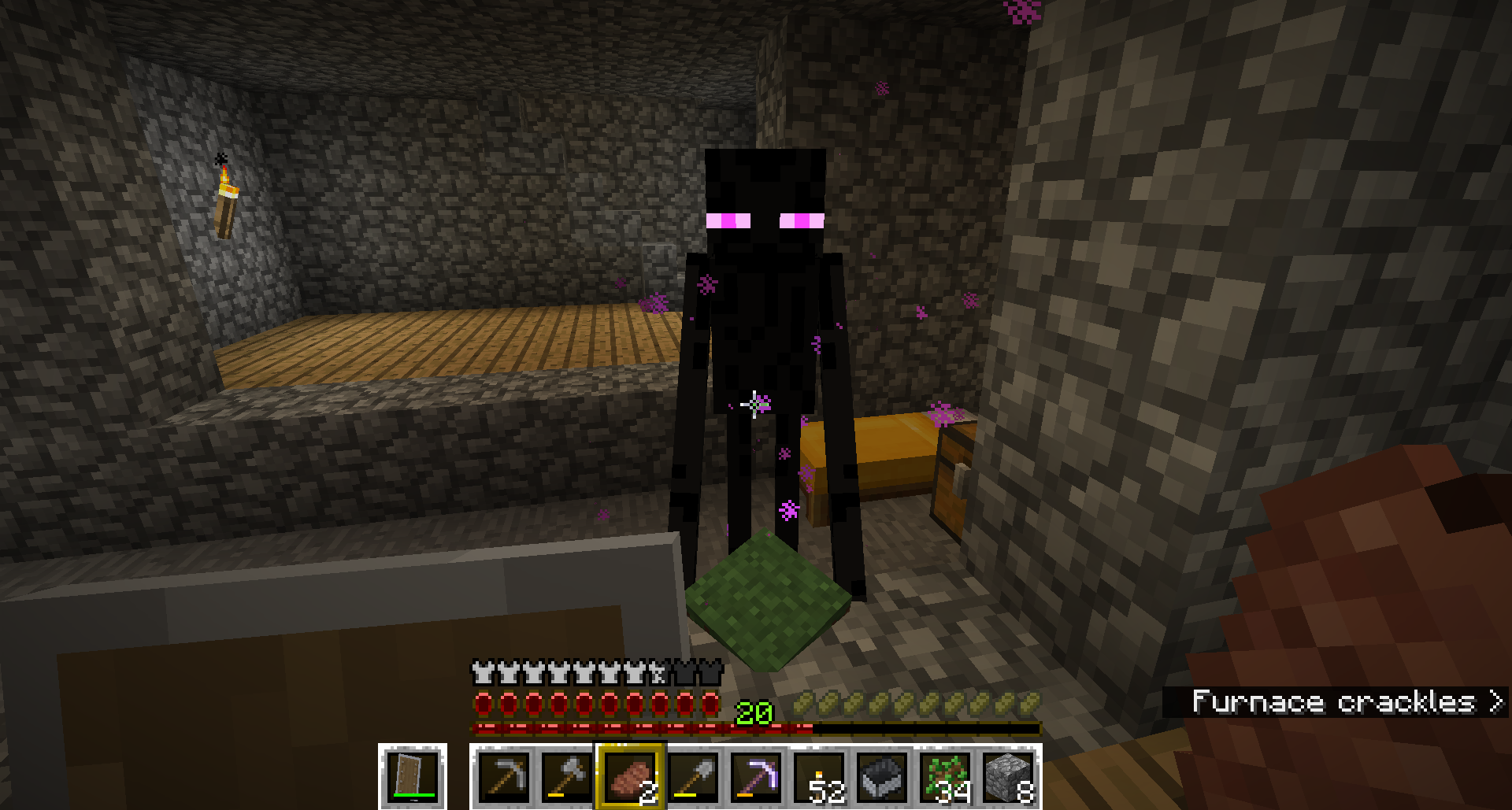This screenshot has width=1512, height=810.
Task: Select the cobblestone stack of 8
Action: tap(1009, 776)
